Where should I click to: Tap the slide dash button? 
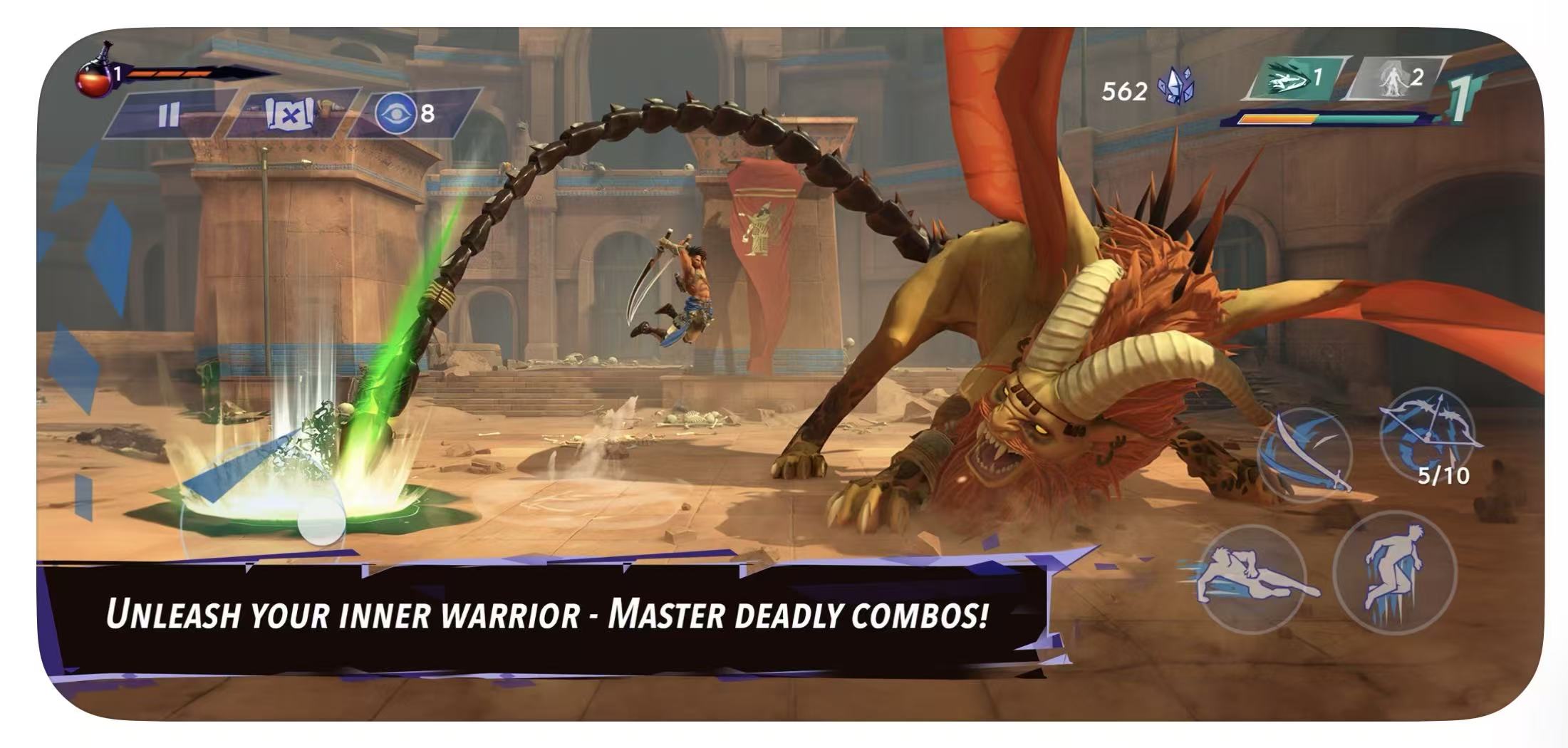tap(1252, 578)
